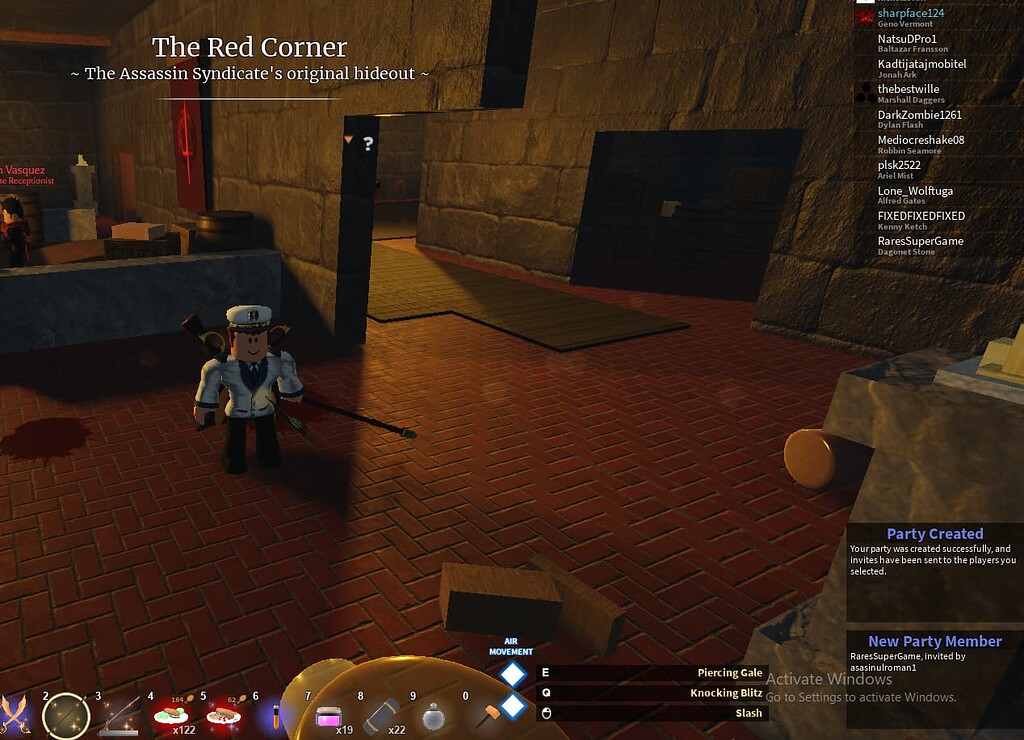
Task: Choose the fishing rod in slot 3
Action: (x=119, y=715)
